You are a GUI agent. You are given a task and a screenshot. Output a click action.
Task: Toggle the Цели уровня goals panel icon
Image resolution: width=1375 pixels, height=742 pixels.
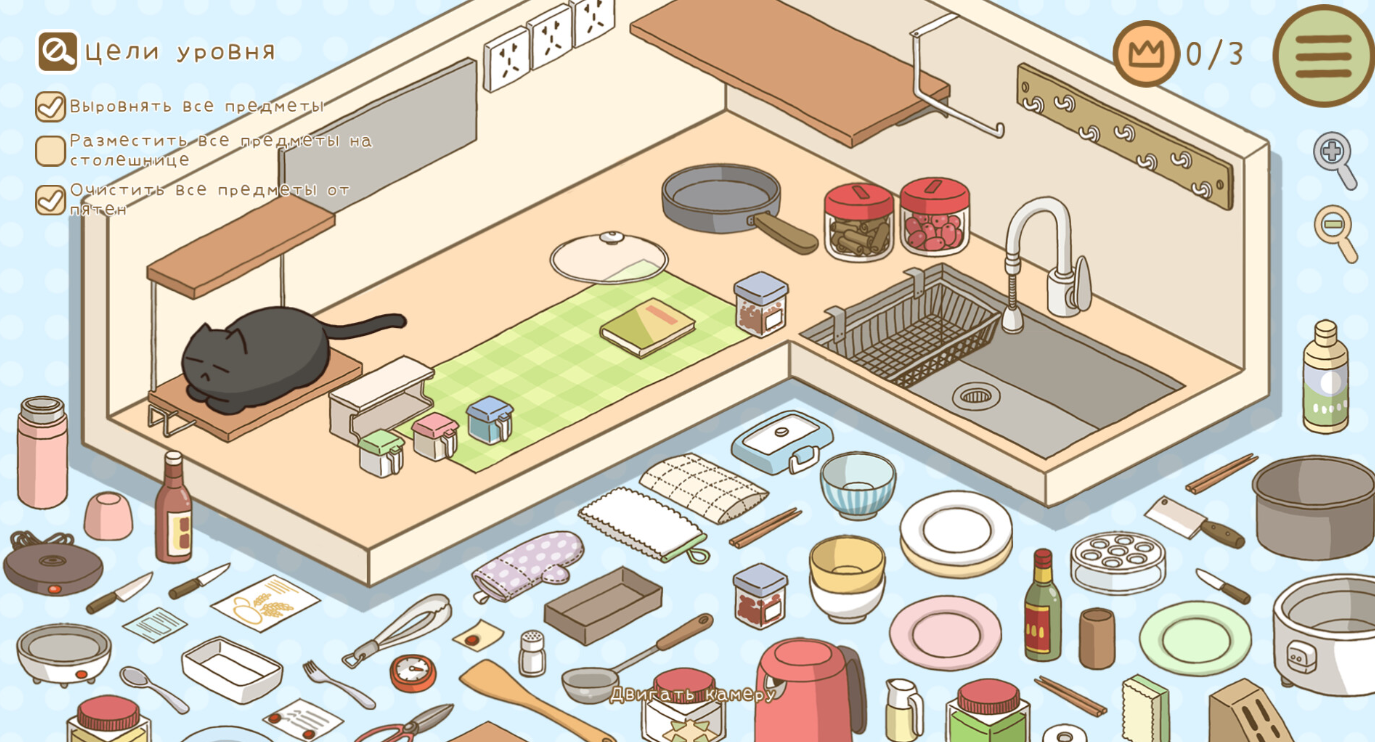tap(57, 51)
